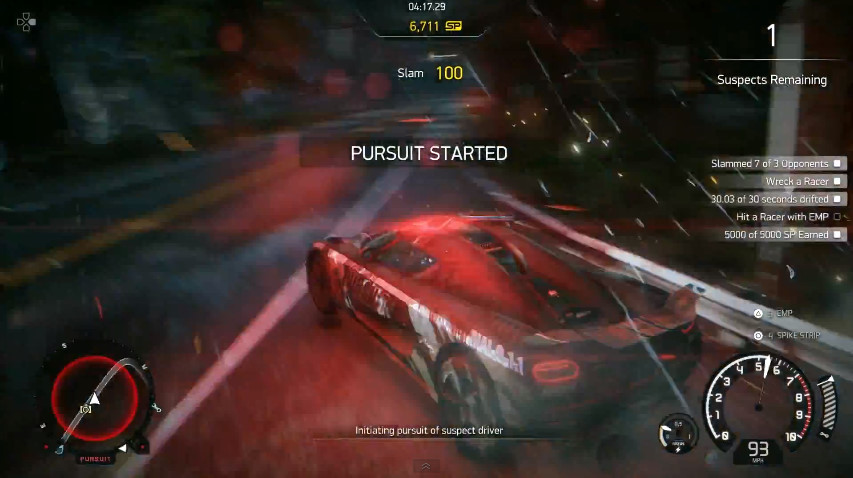Click the PURSUIT label under the minimap
Screen dimensions: 853x478
93,457
